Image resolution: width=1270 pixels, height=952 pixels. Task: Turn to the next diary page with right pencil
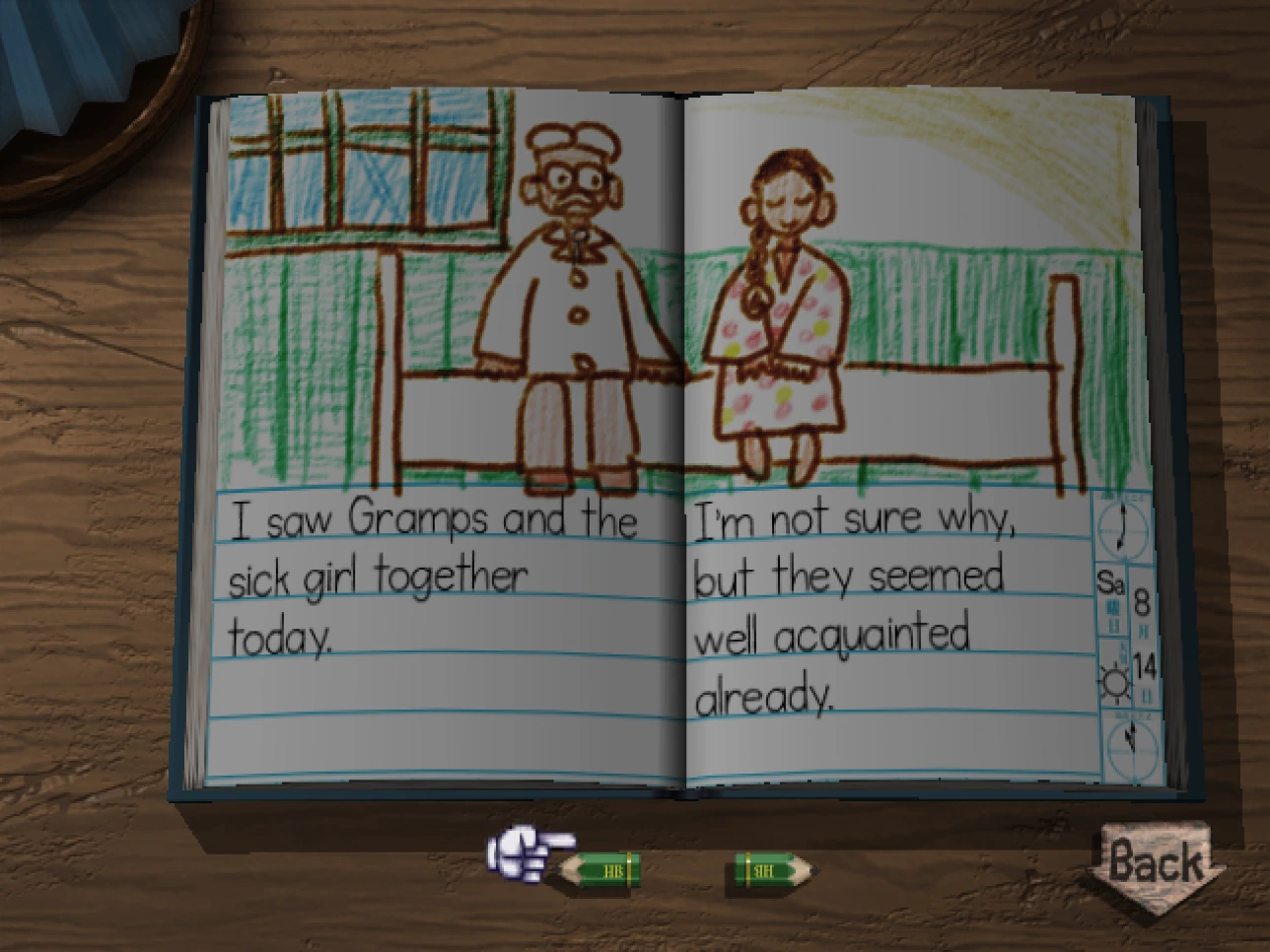tap(773, 870)
